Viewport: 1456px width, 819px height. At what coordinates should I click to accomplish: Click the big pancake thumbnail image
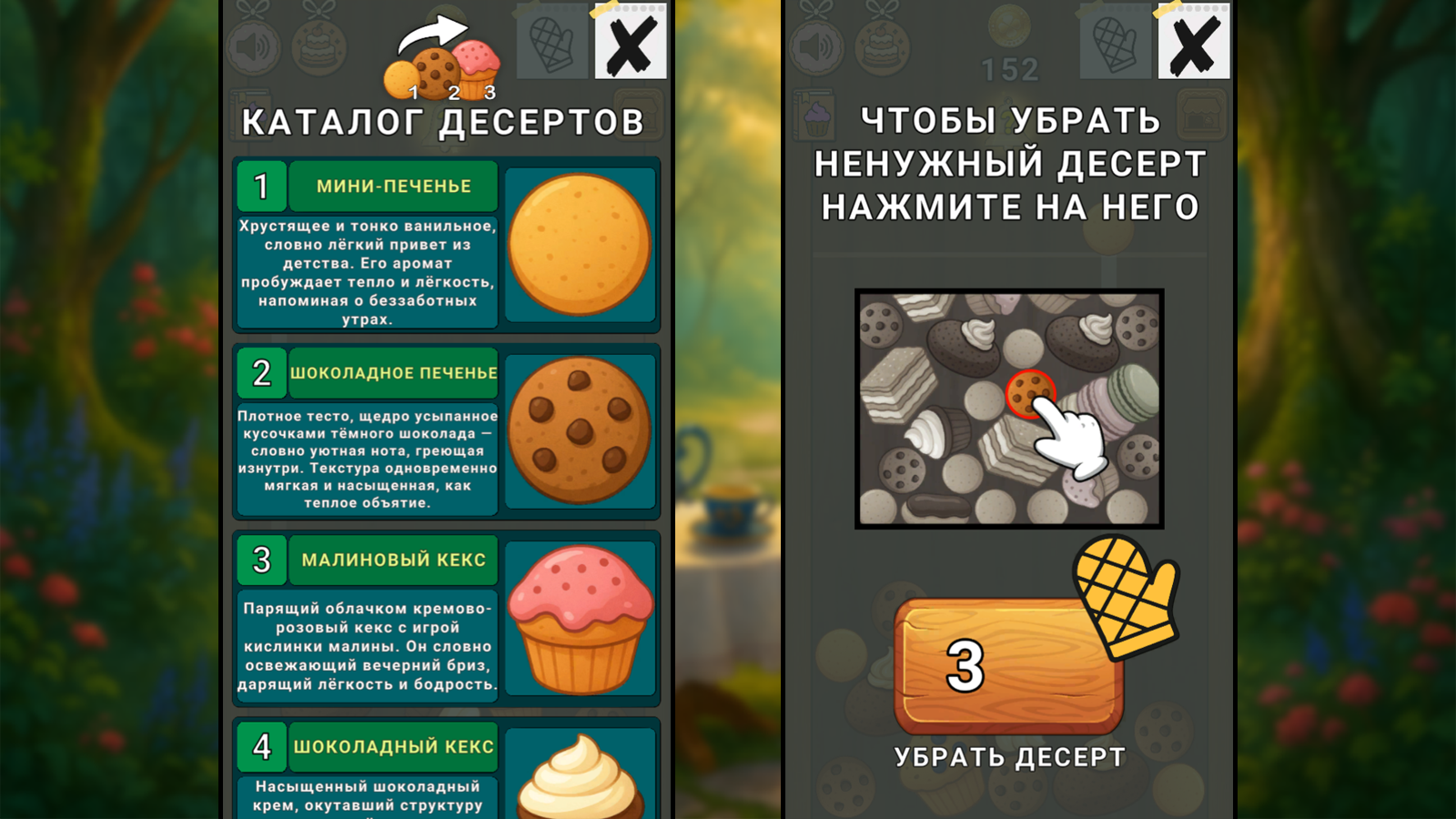580,244
